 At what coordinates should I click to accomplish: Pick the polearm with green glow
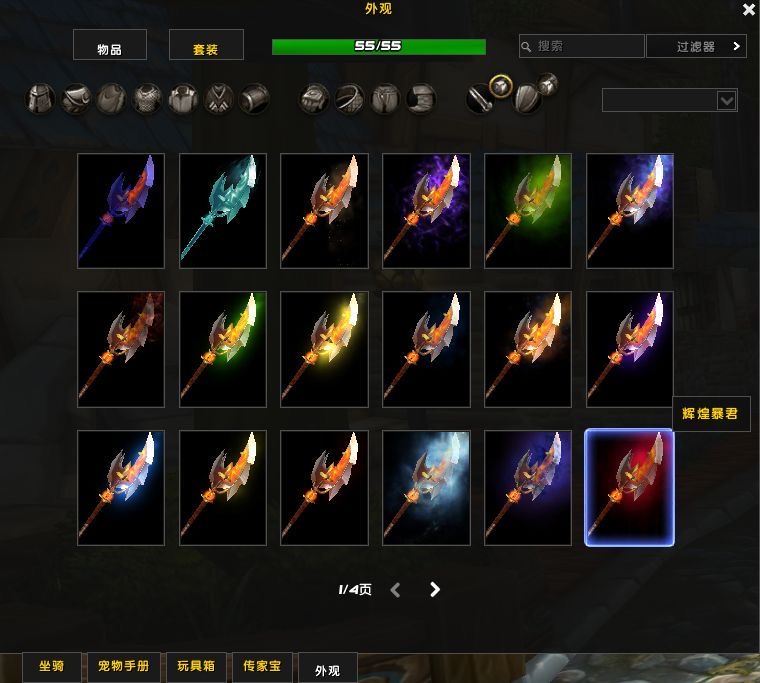[x=528, y=211]
